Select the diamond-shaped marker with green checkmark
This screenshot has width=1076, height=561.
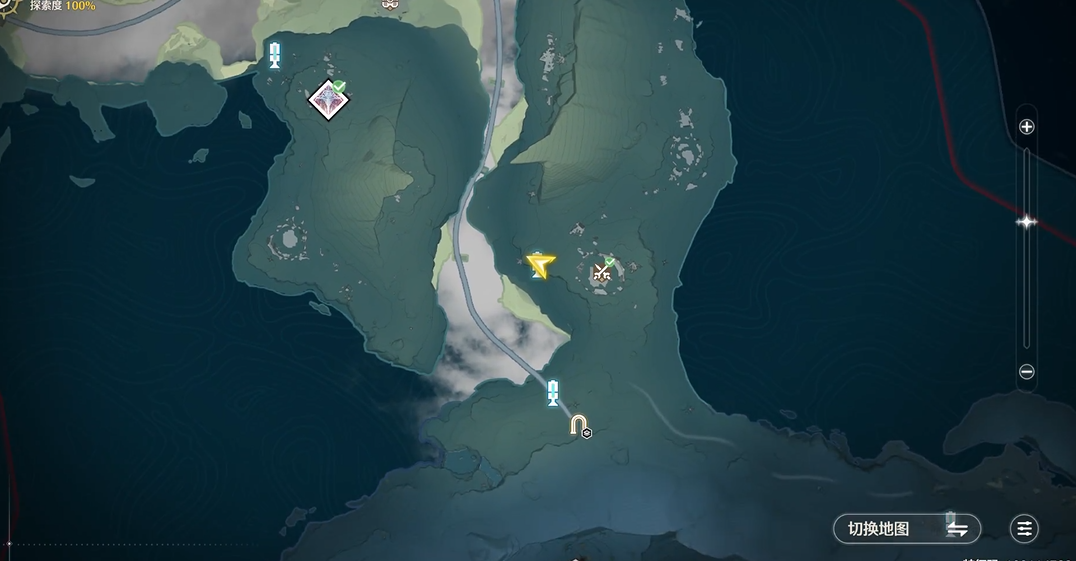point(327,100)
